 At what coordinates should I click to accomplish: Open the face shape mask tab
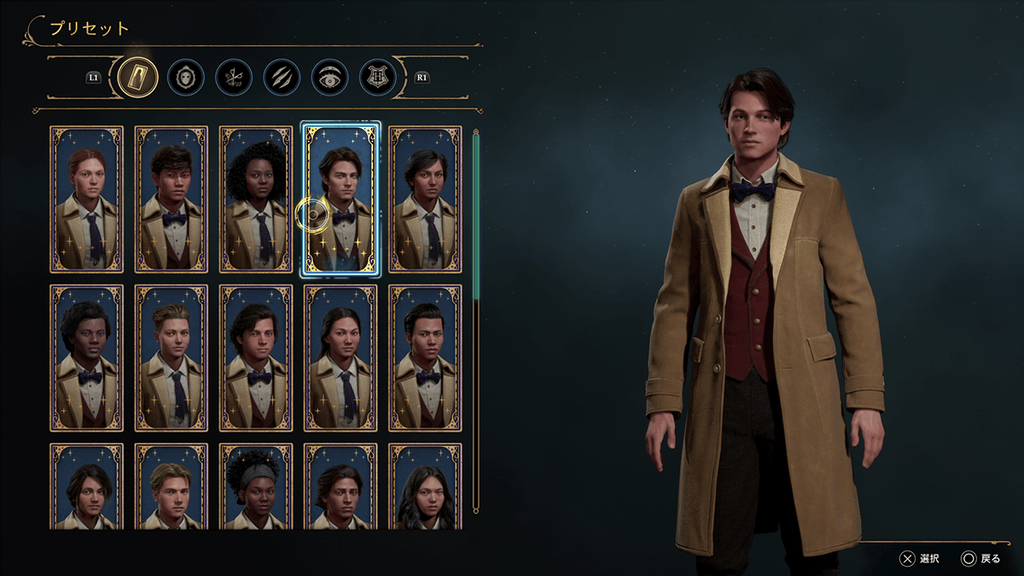tap(186, 76)
